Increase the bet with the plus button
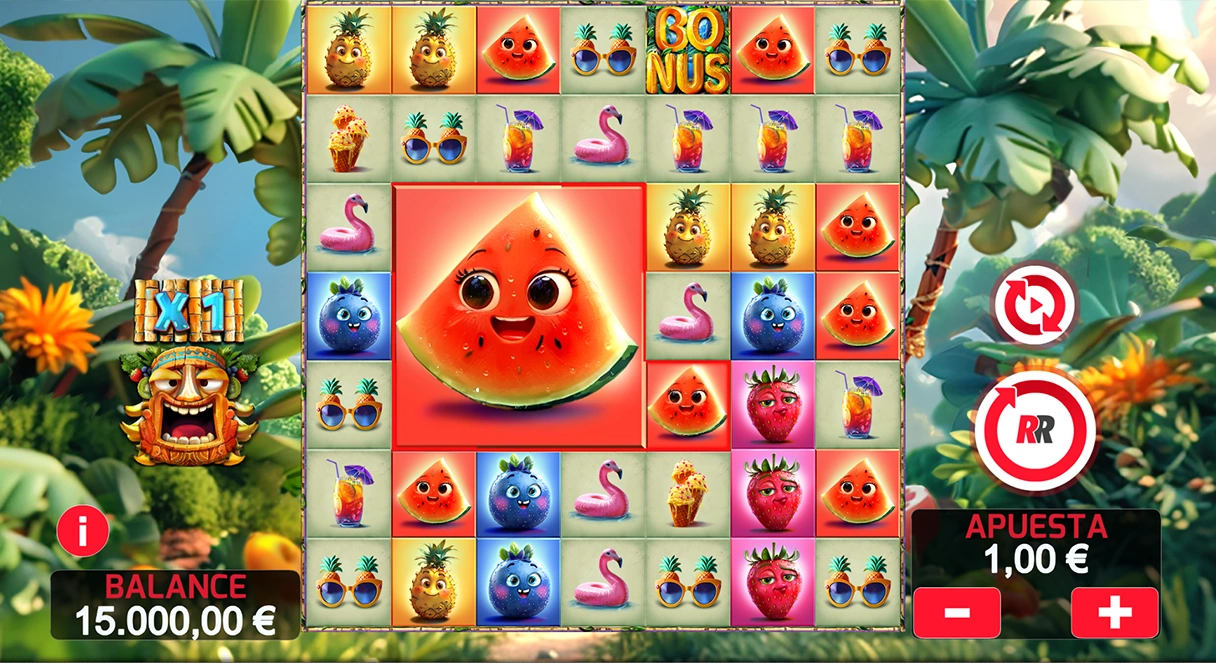Screen dimensions: 1216x663 (x=1114, y=612)
